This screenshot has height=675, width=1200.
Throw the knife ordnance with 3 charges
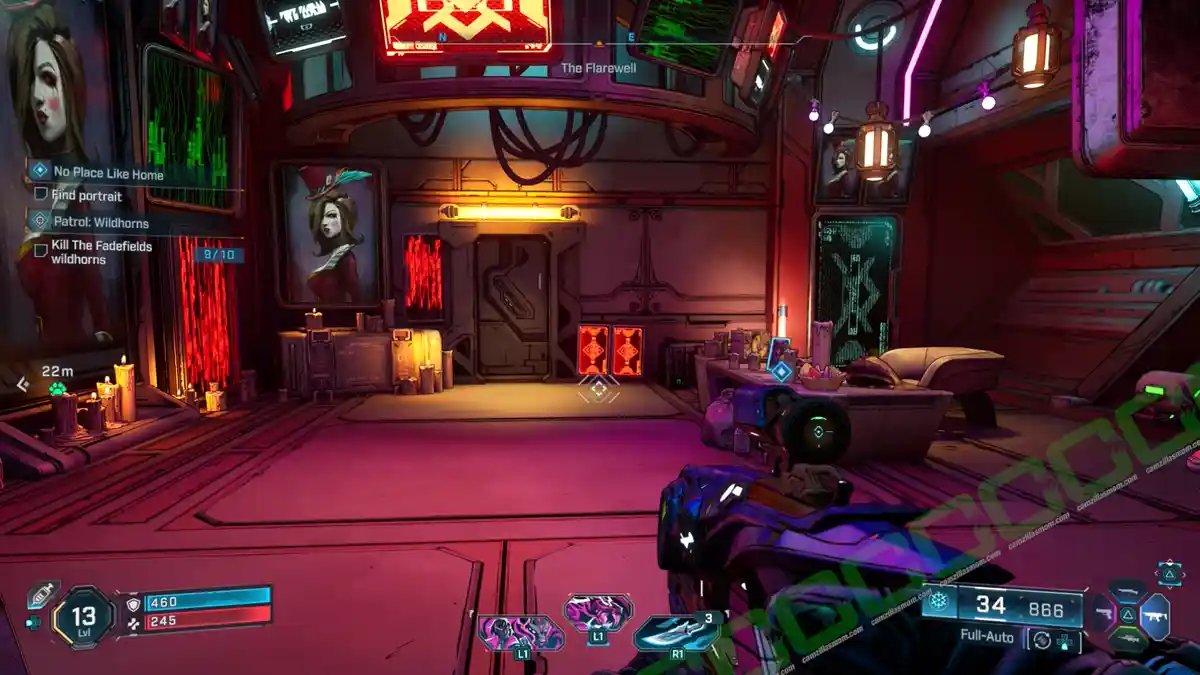pyautogui.click(x=676, y=633)
